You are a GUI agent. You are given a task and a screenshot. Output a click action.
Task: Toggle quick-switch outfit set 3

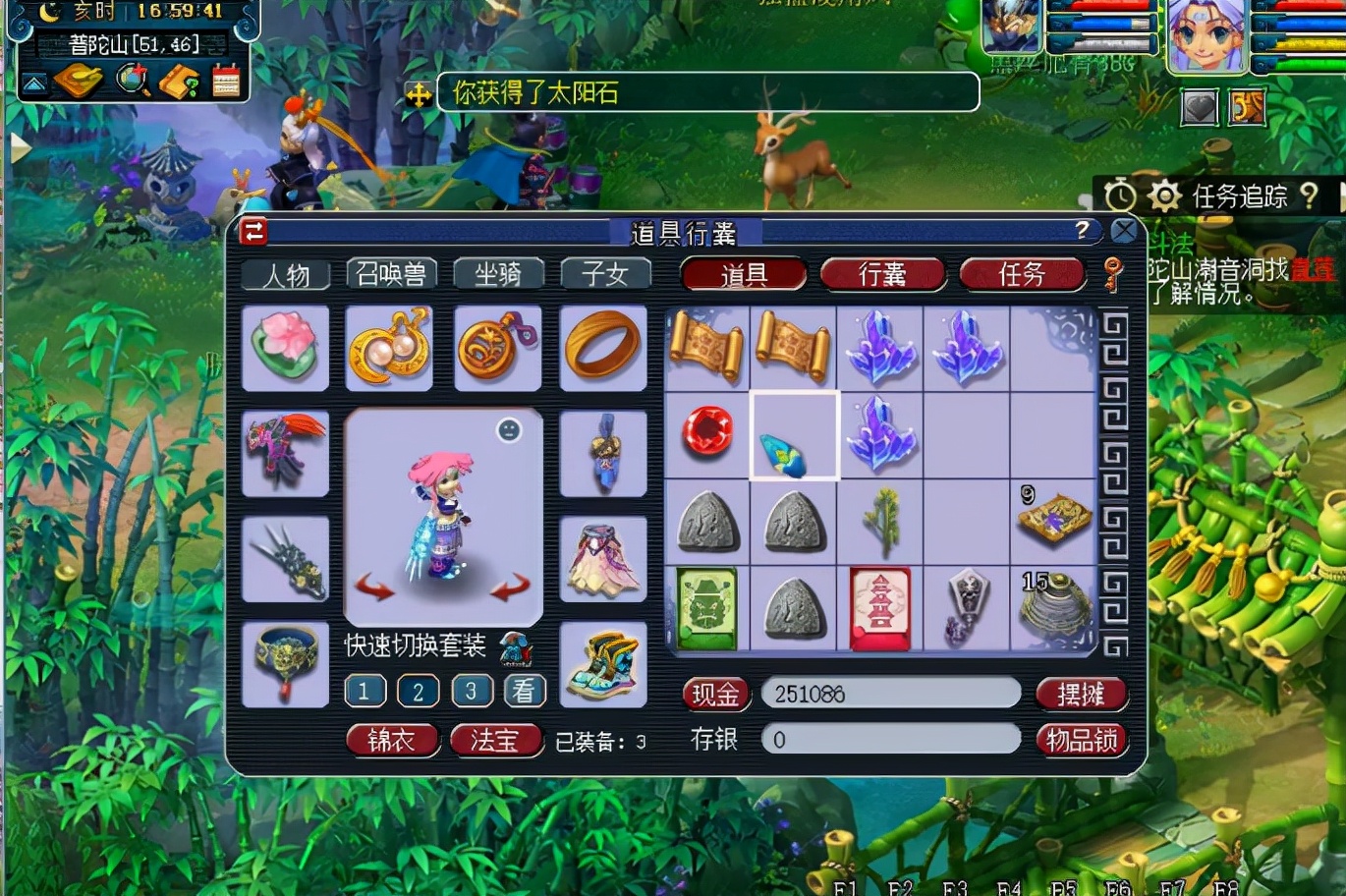(472, 691)
